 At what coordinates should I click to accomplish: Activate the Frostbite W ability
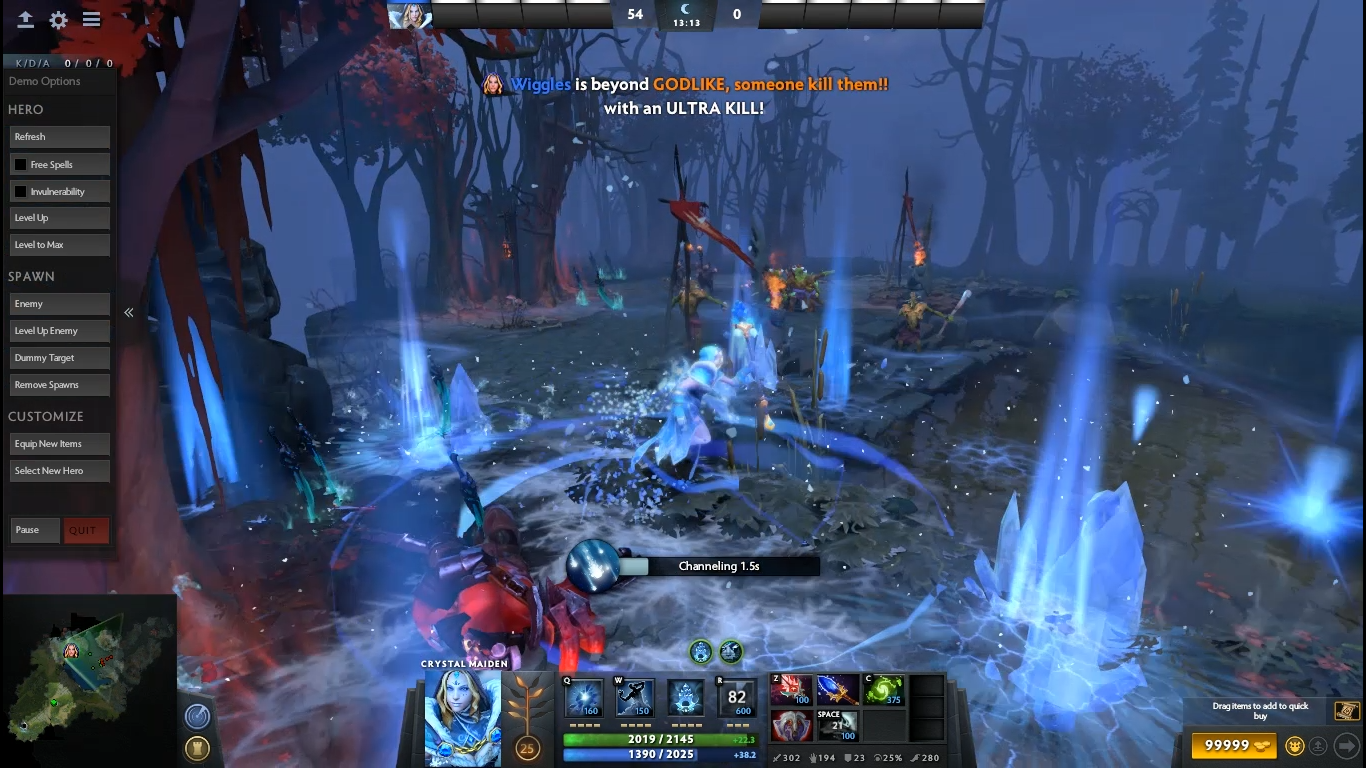(x=635, y=698)
